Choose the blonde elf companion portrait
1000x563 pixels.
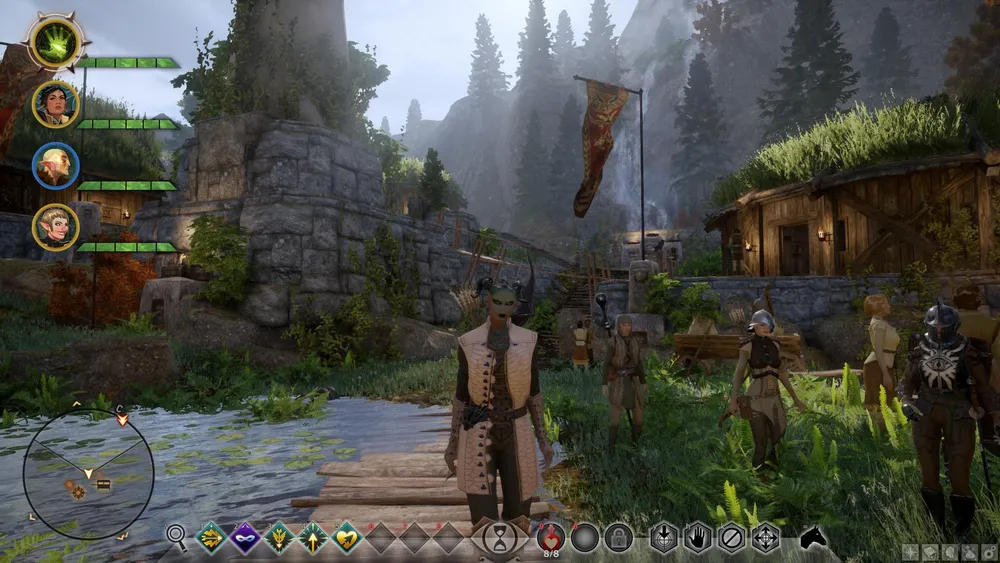(x=55, y=227)
